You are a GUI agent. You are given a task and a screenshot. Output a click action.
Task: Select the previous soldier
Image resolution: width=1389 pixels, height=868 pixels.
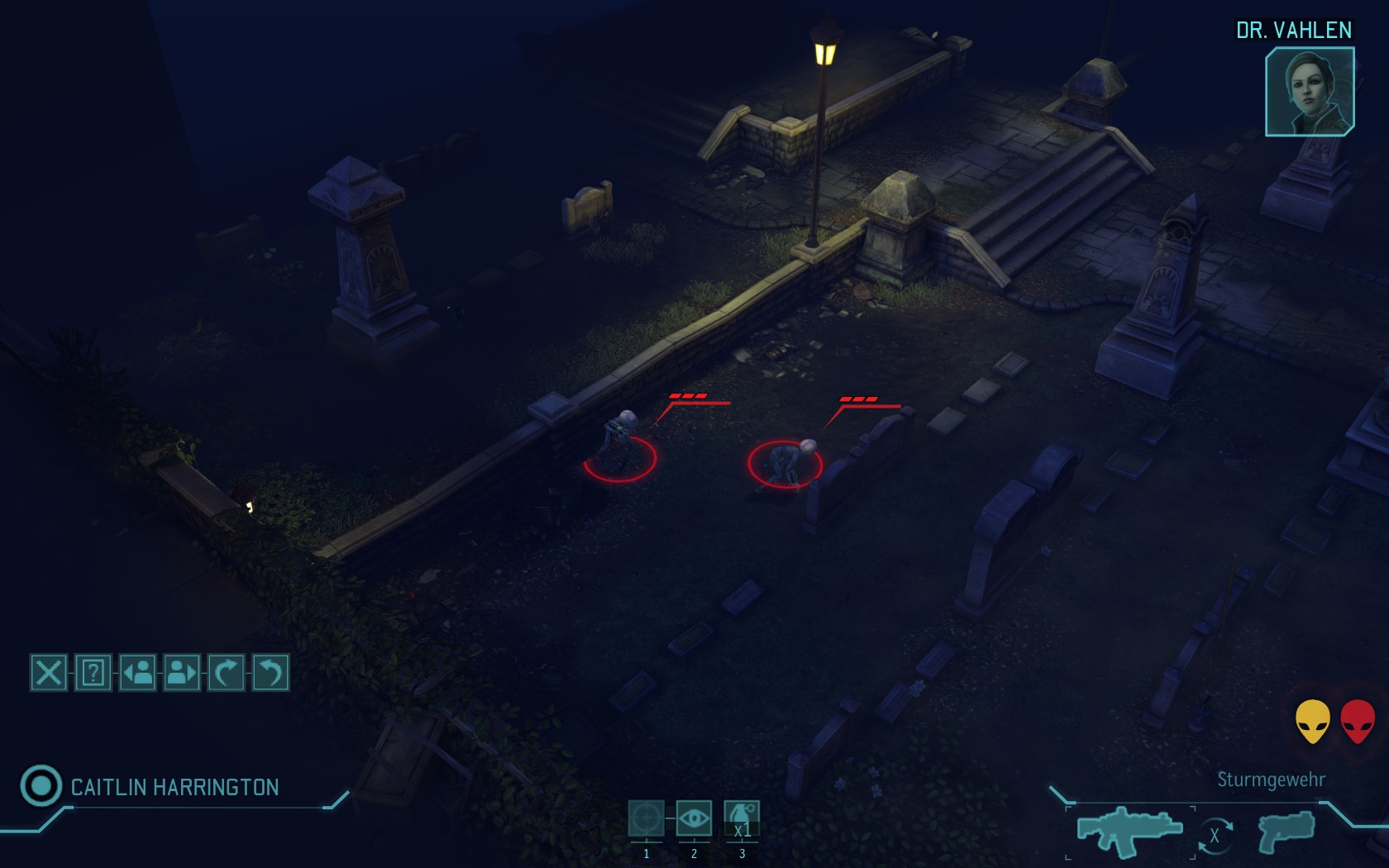138,673
